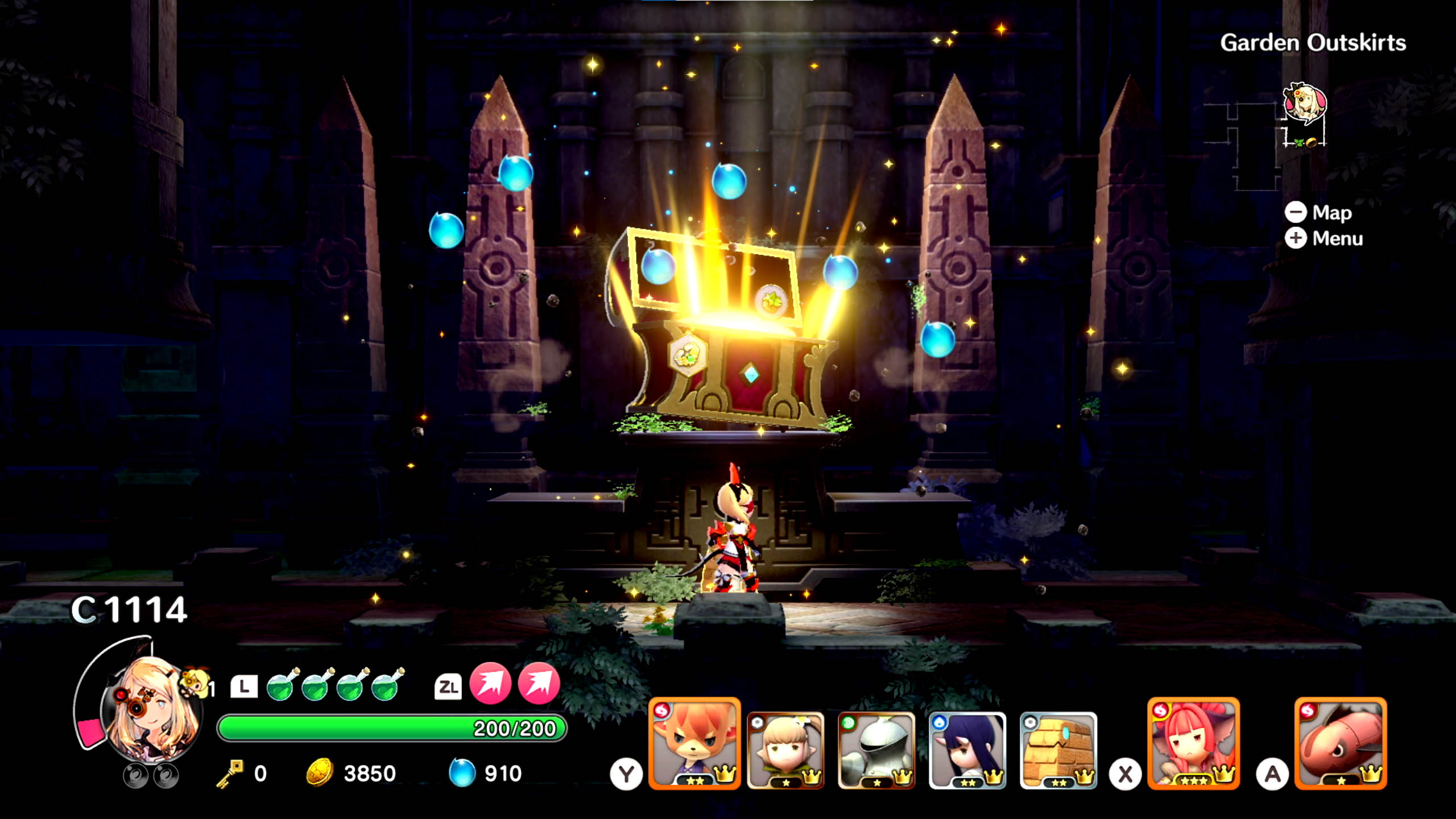1456x819 pixels.
Task: Select the silver armored knight card
Action: [876, 750]
